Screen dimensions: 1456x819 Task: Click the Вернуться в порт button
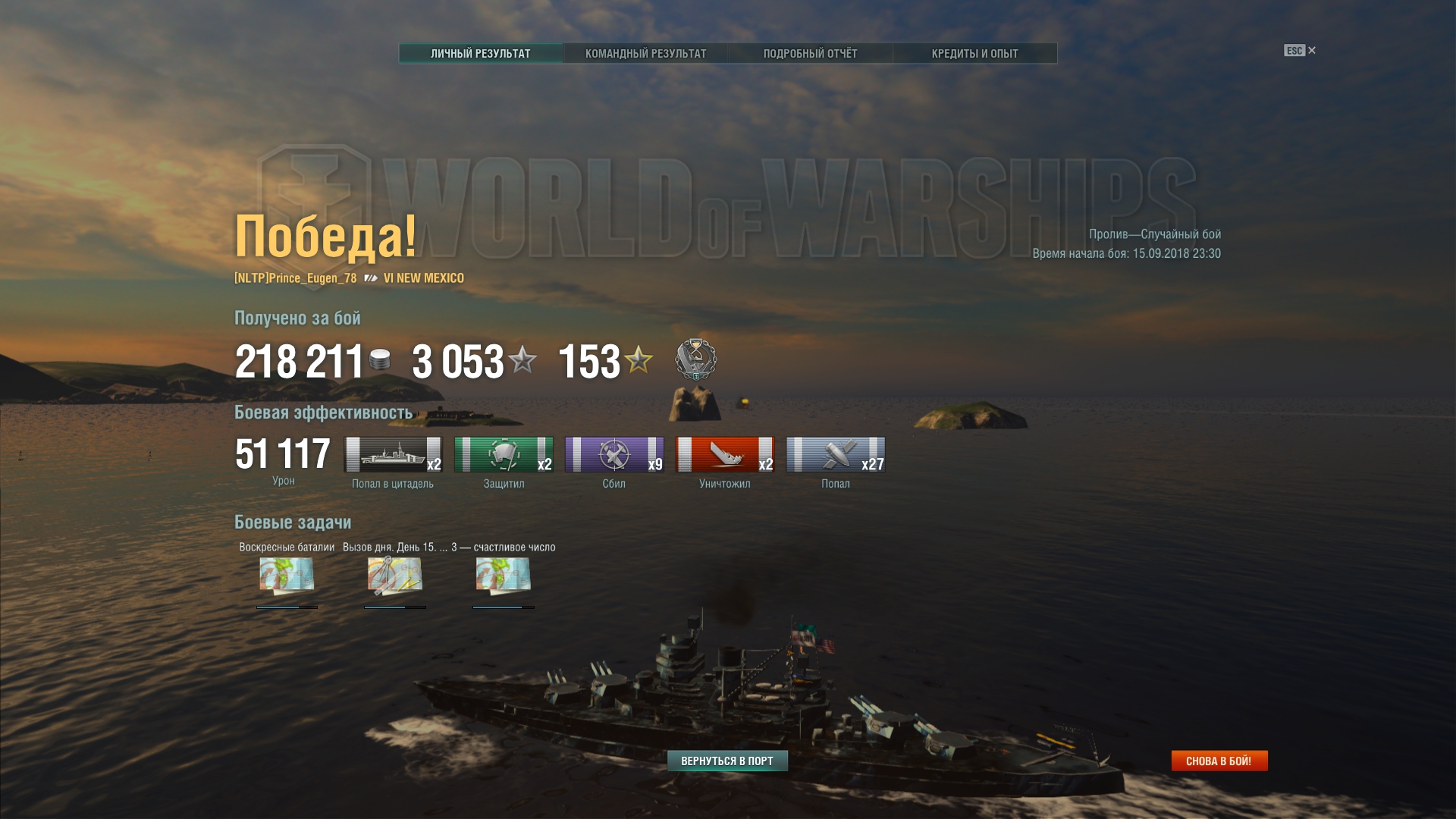tap(727, 761)
